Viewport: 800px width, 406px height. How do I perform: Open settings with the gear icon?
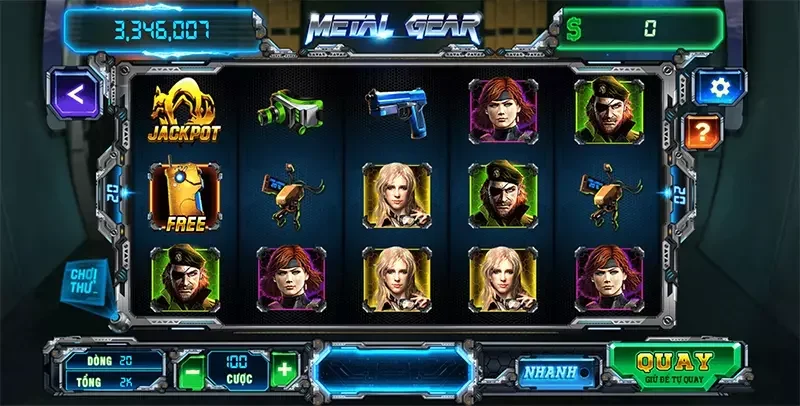[x=717, y=88]
